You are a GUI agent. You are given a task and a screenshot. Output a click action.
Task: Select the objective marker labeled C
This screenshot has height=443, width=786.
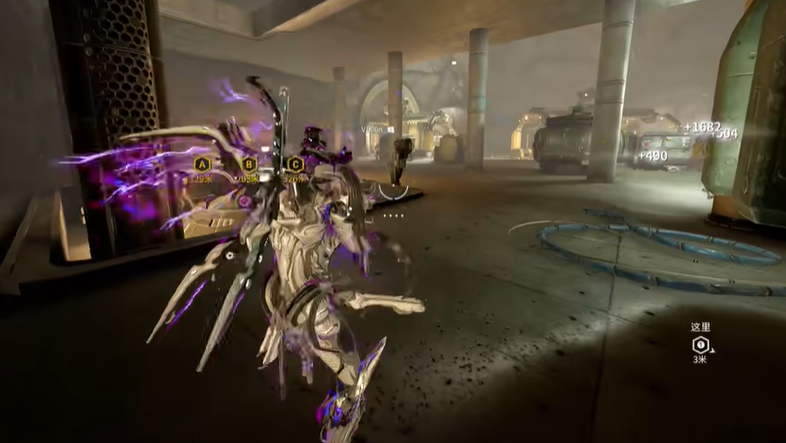coord(295,164)
